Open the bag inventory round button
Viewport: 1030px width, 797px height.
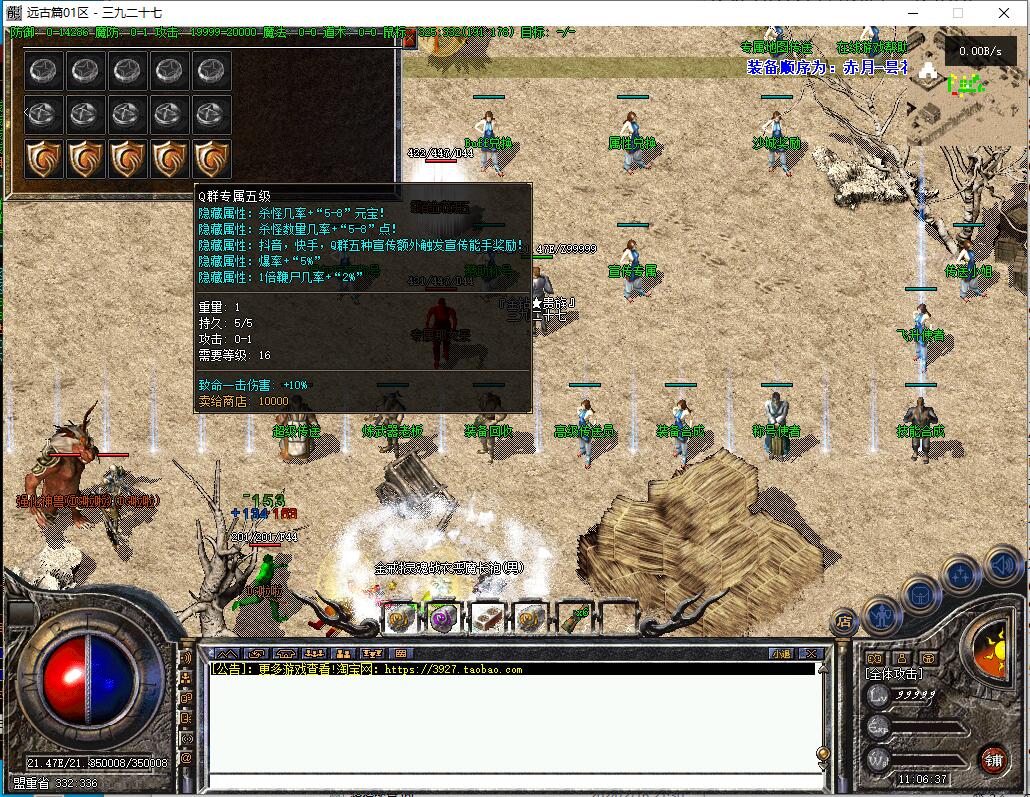pos(920,594)
